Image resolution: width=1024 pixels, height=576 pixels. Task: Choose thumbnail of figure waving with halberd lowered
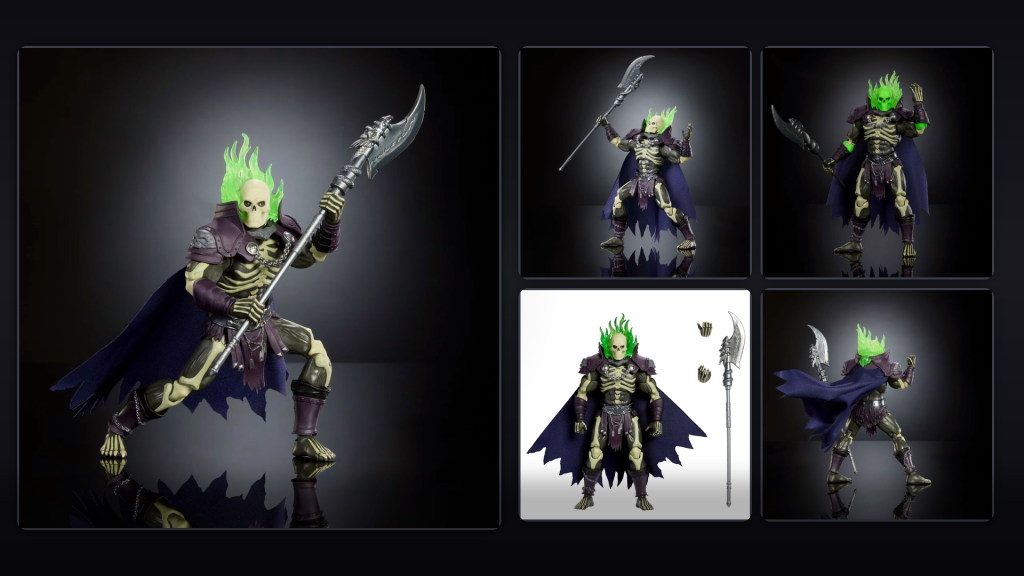(877, 162)
